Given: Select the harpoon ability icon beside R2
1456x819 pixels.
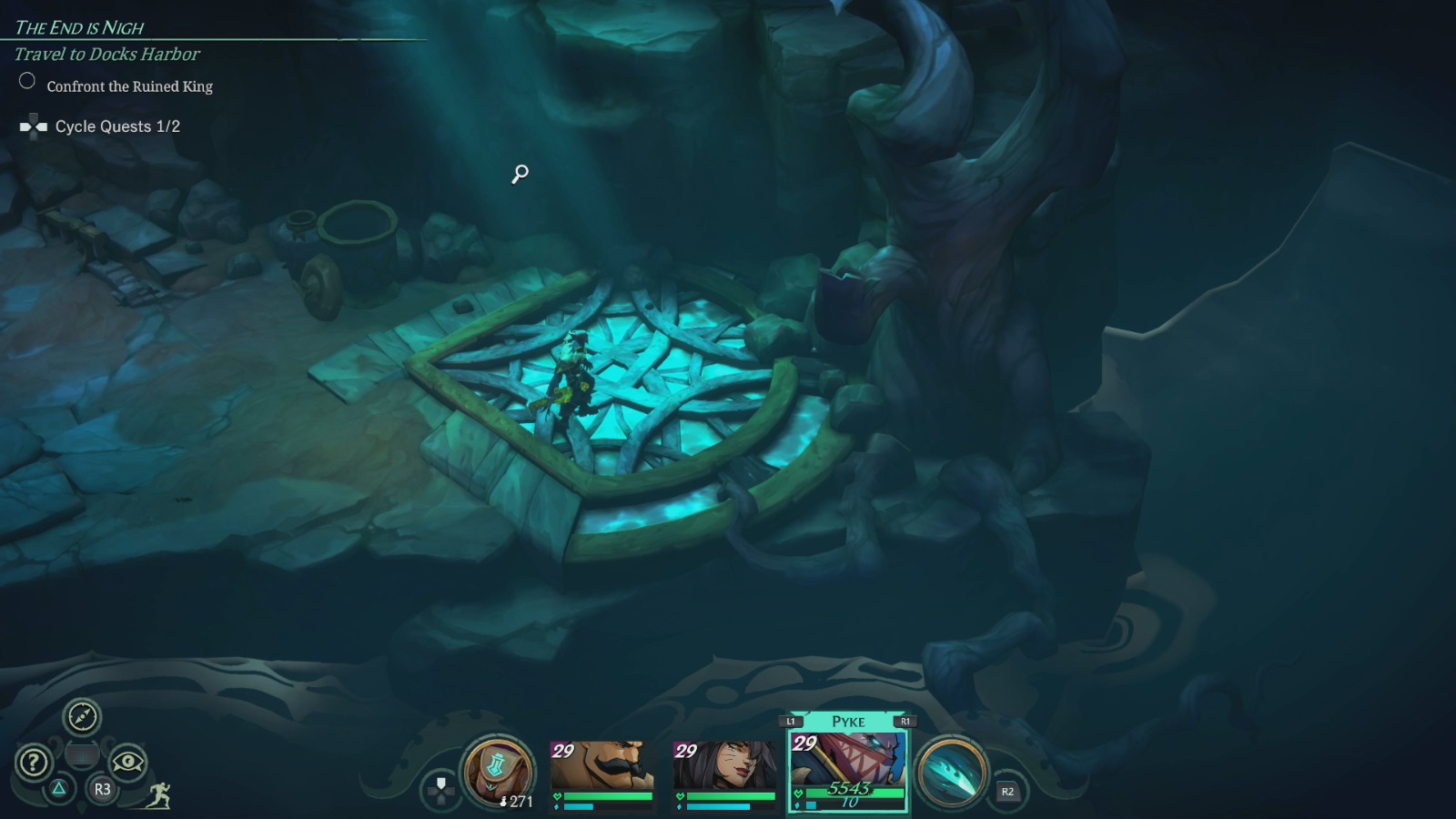Looking at the screenshot, I should coord(950,769).
